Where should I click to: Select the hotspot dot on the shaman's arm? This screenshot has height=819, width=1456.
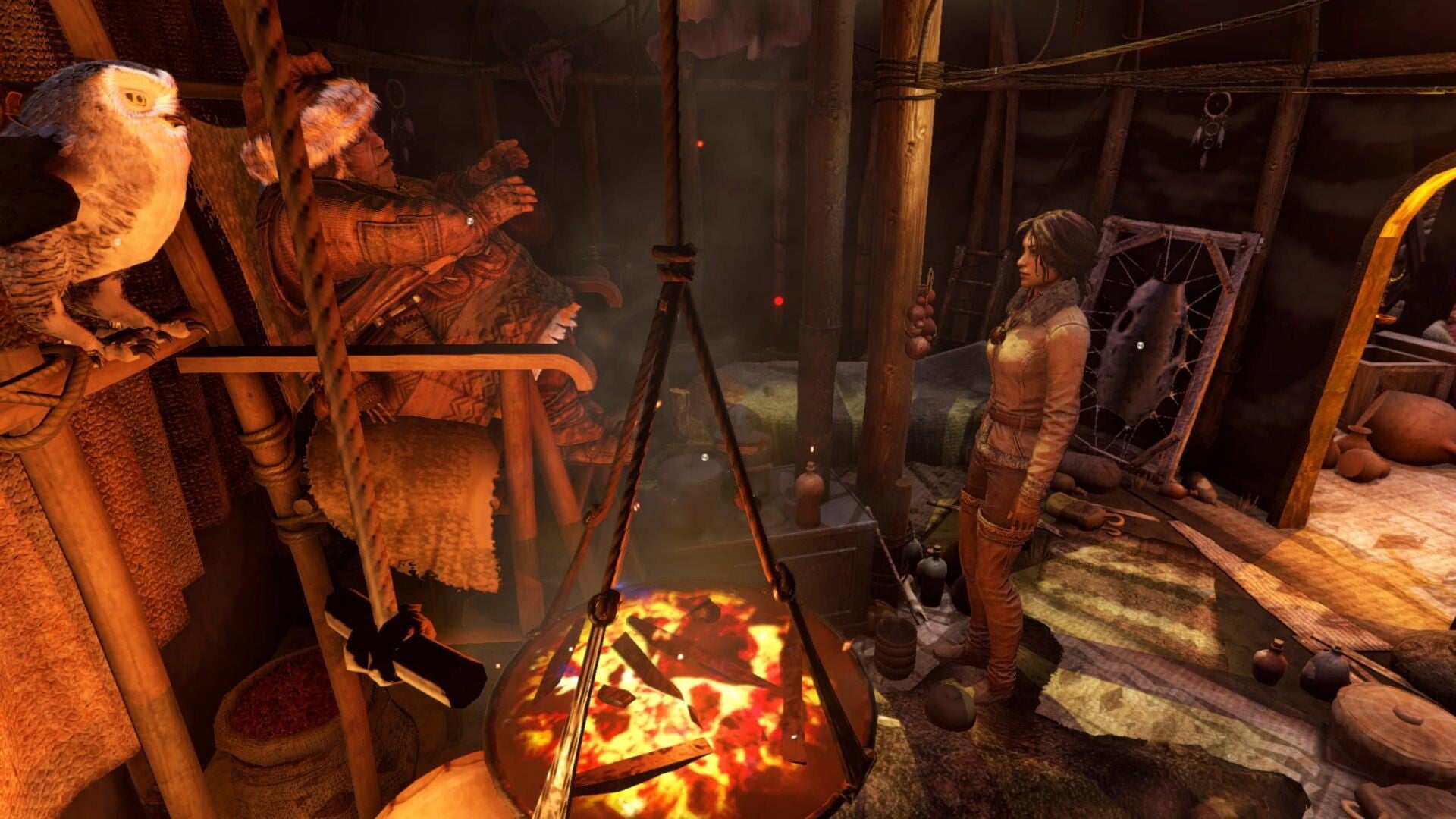(469, 221)
